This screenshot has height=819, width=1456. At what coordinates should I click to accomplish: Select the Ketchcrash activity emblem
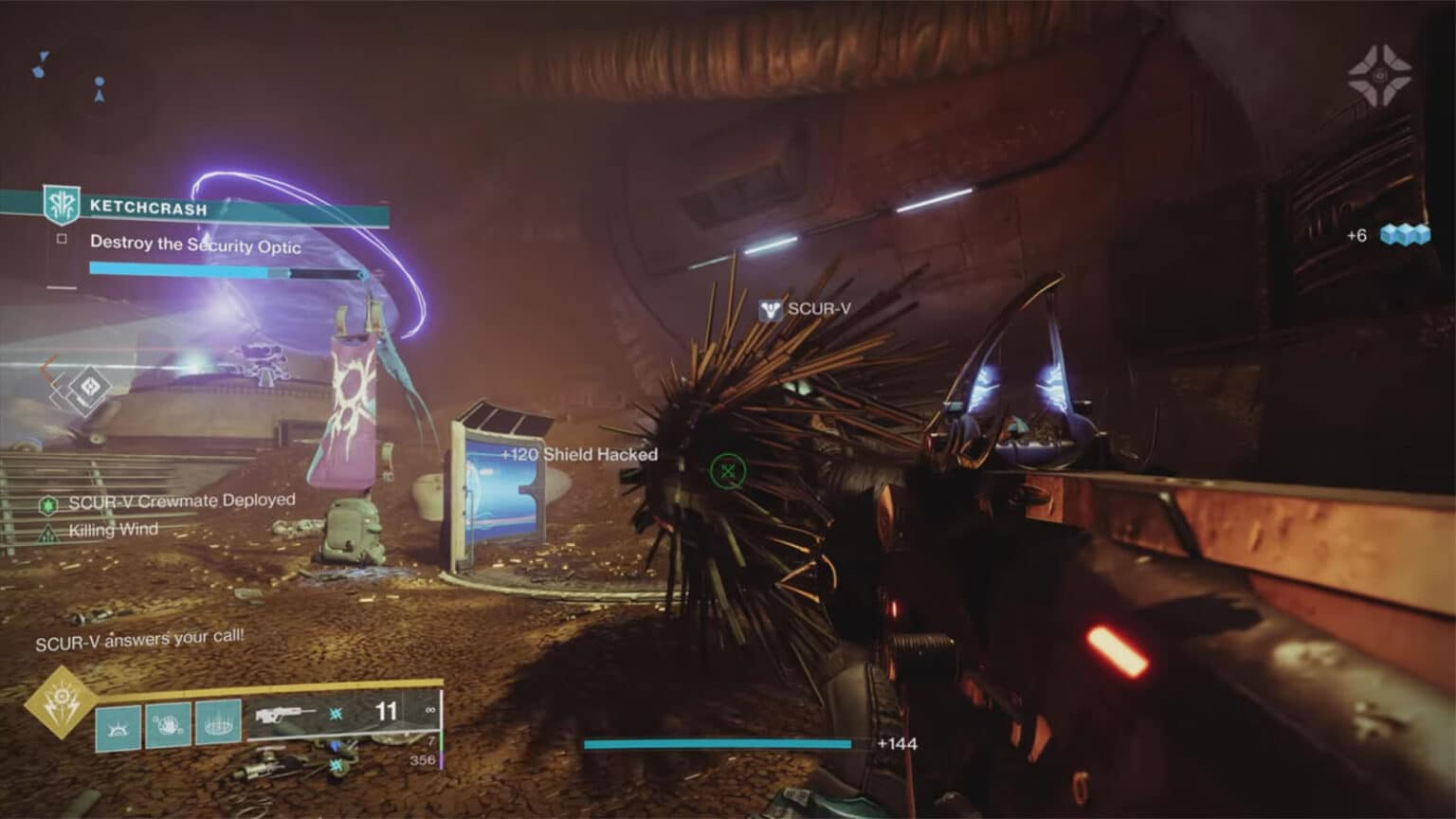point(62,204)
